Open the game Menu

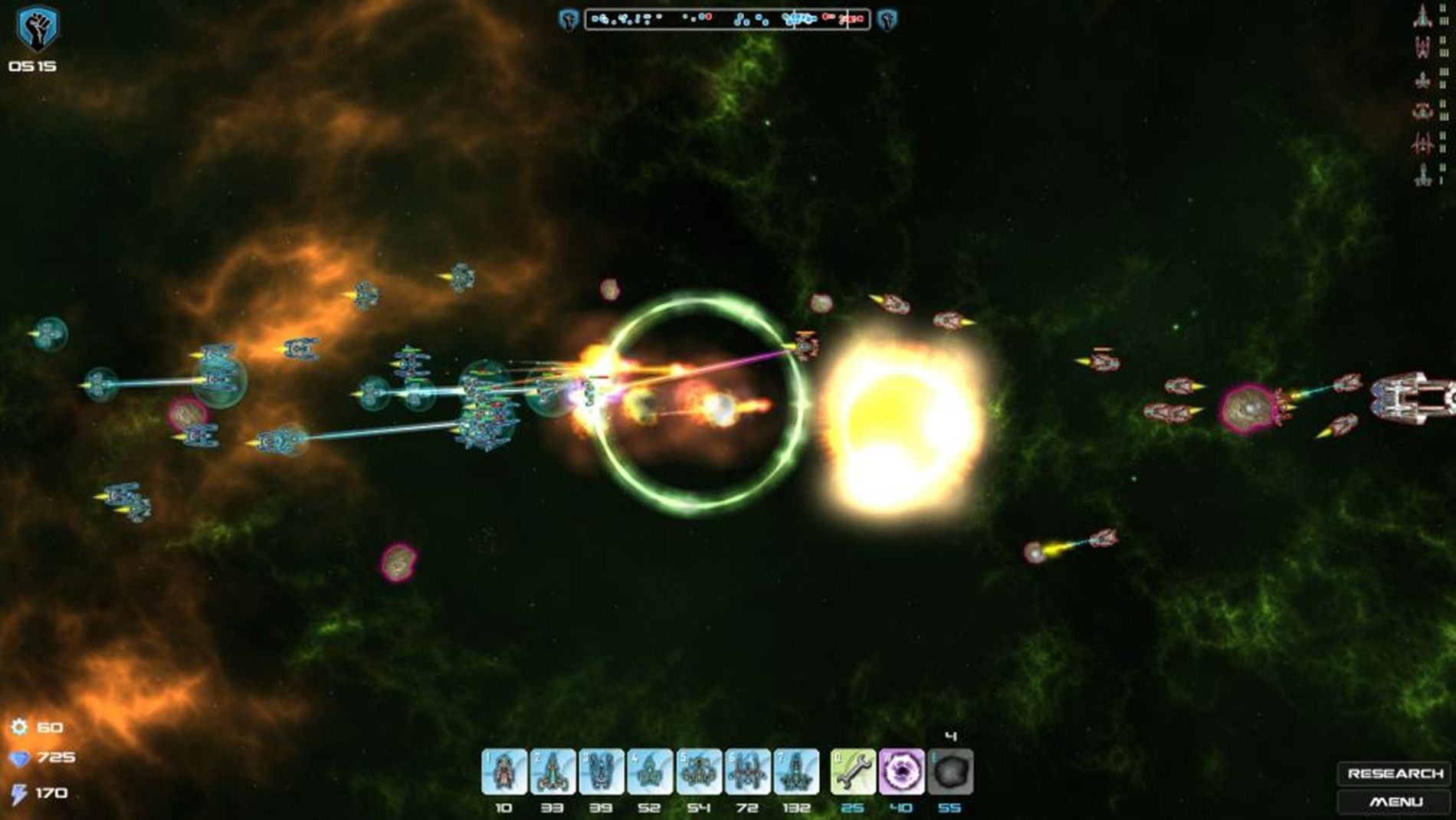tap(1395, 802)
